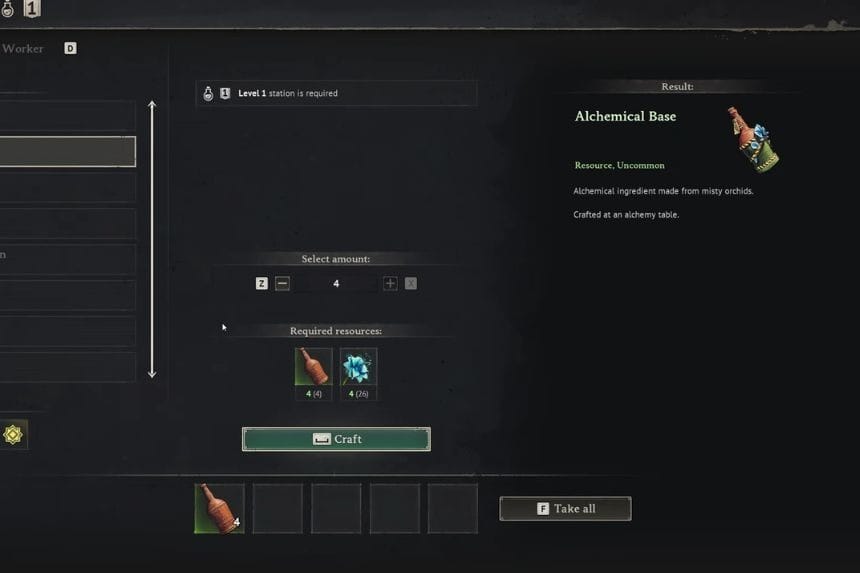
Task: Increase the craft amount with plus
Action: pos(390,284)
